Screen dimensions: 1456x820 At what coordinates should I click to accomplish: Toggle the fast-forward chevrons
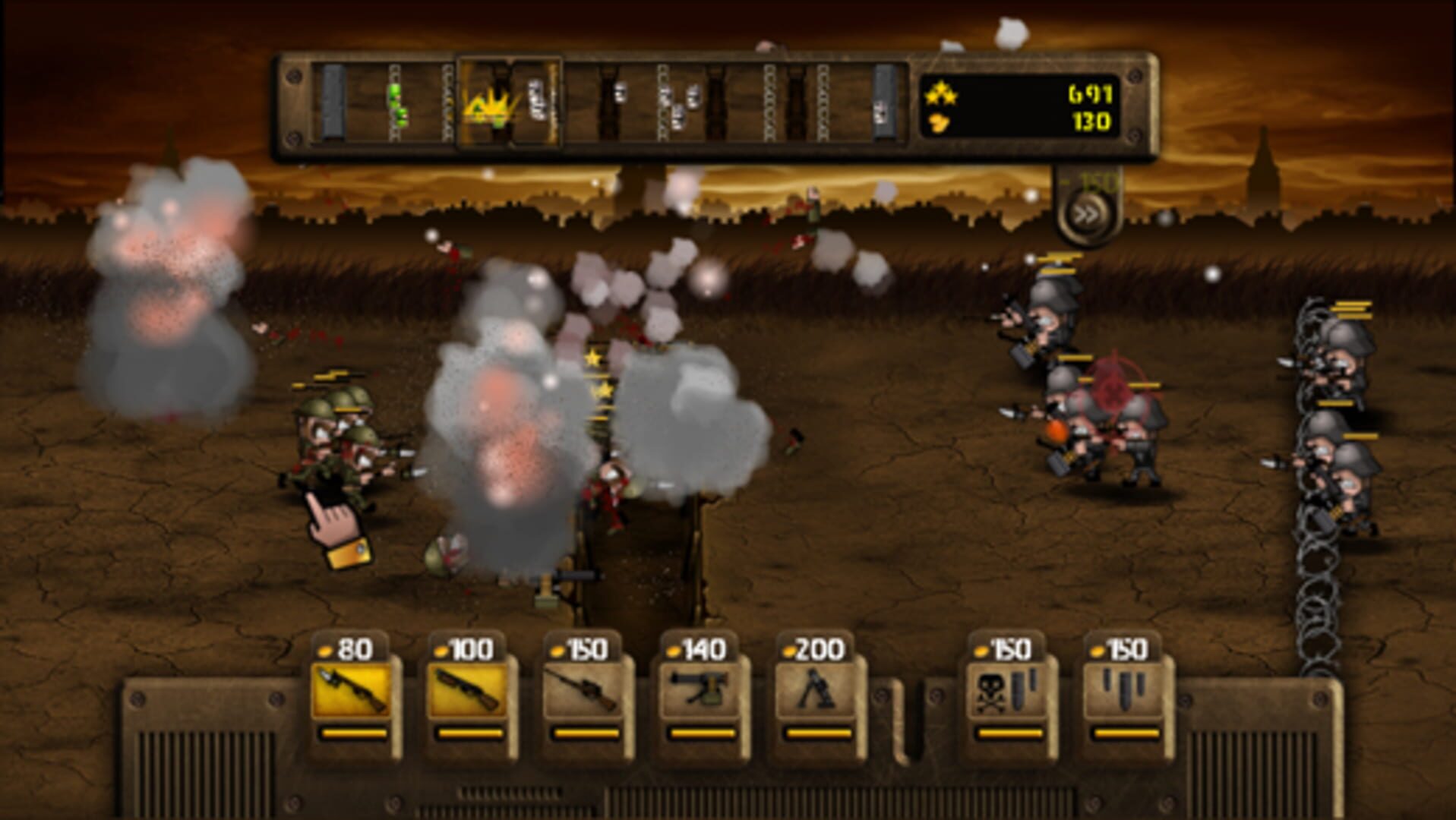point(1085,213)
